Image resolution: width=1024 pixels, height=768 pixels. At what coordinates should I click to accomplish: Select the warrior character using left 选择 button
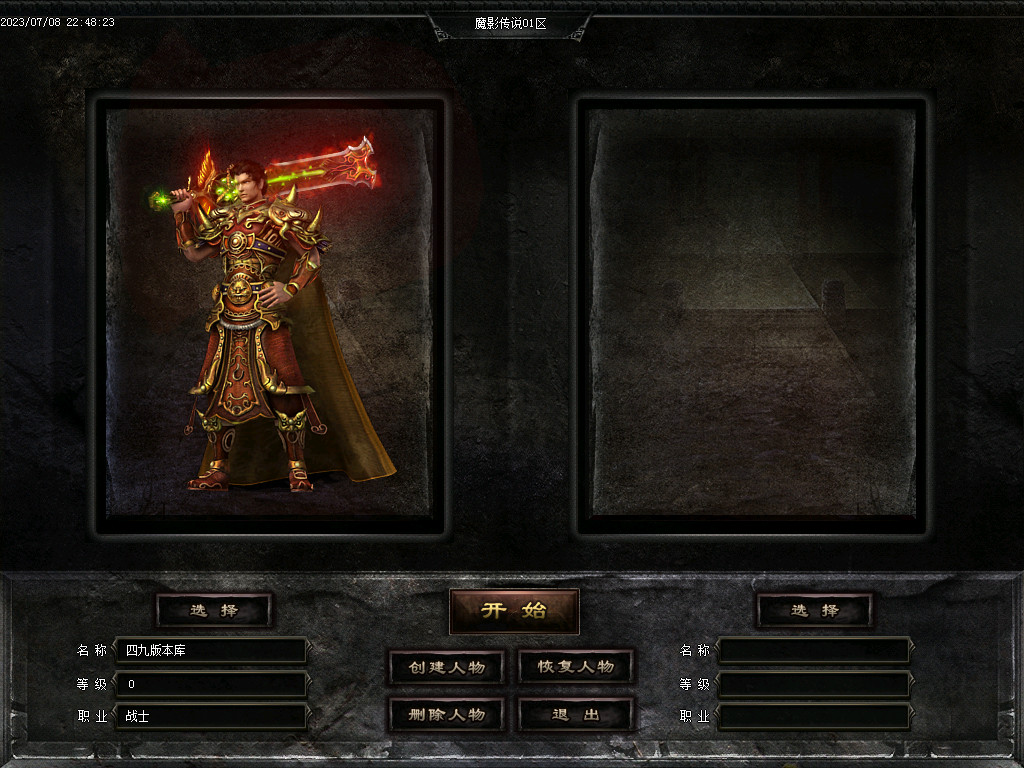tap(214, 610)
